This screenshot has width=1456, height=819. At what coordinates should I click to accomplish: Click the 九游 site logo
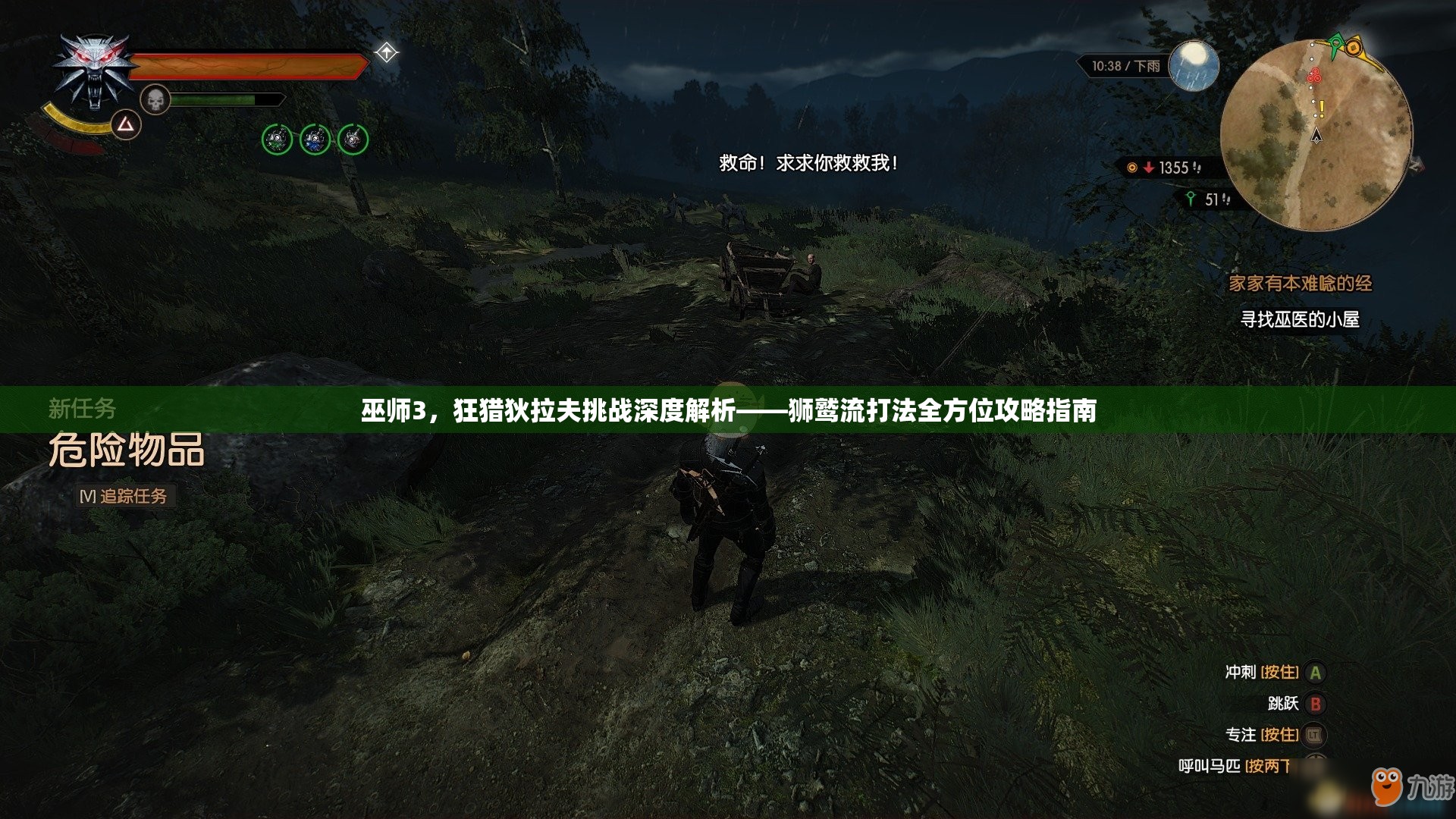click(1412, 786)
